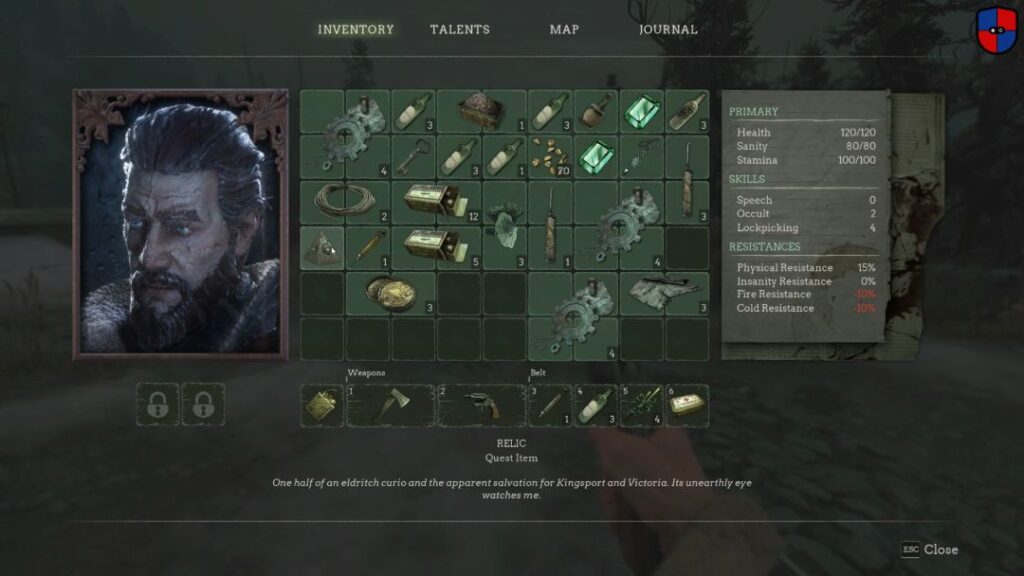The width and height of the screenshot is (1024, 576).
Task: Select the brown corked flask
Action: coord(595,112)
